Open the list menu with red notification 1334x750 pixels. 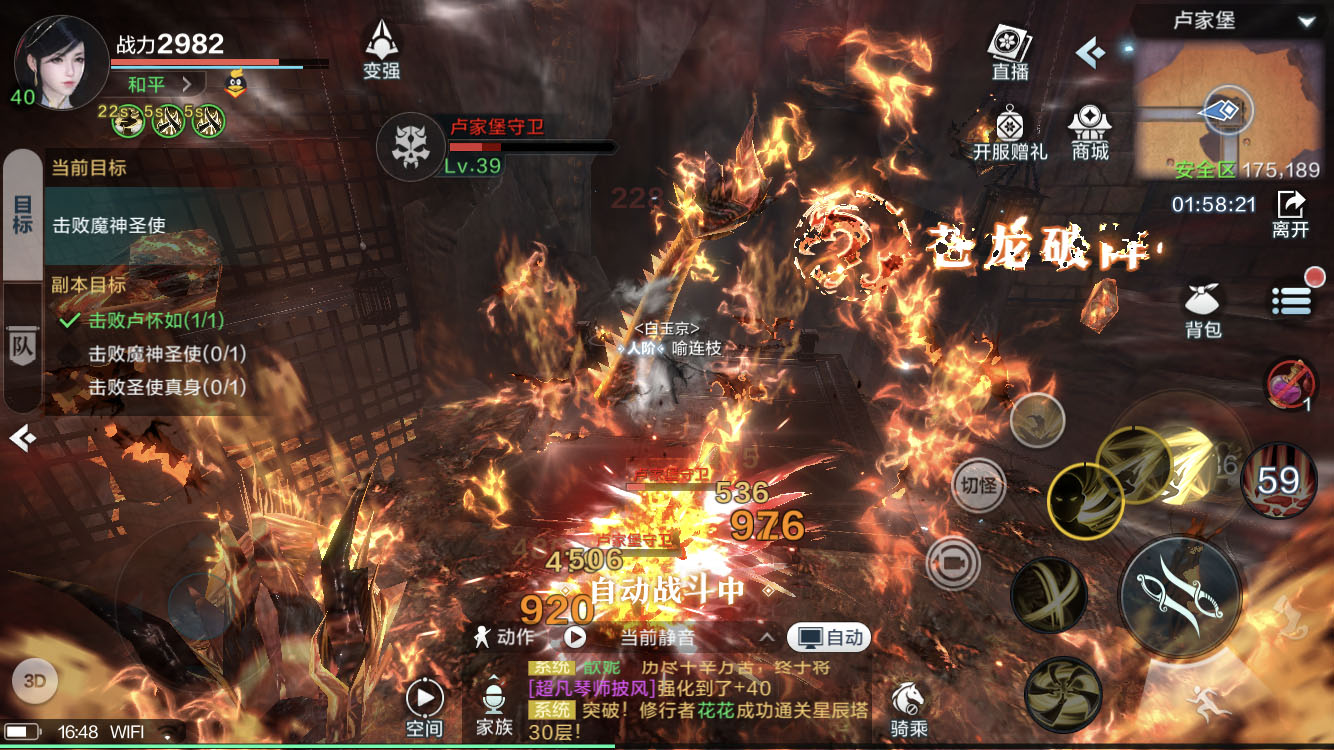[1291, 300]
